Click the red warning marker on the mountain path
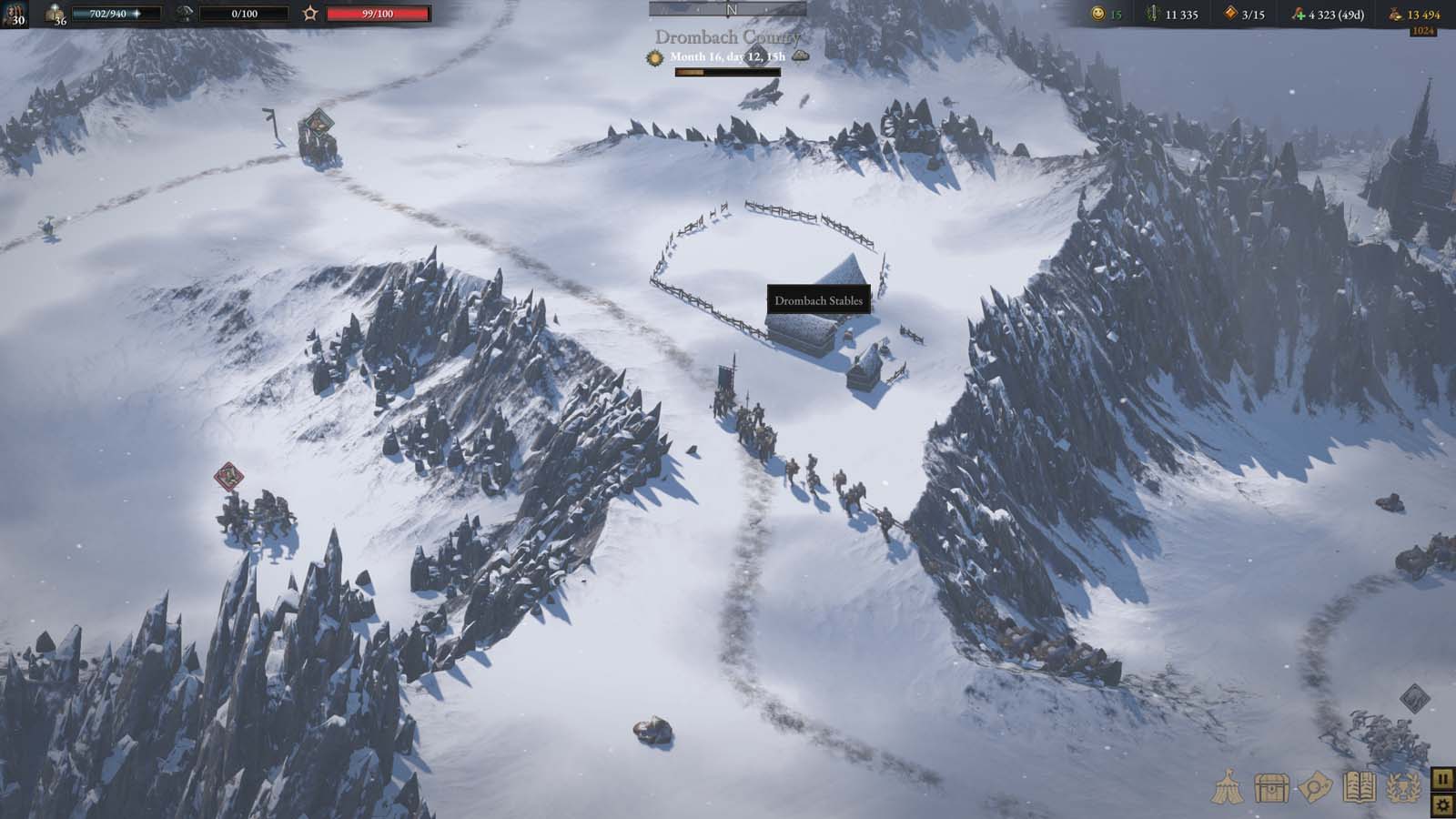 coord(227,476)
